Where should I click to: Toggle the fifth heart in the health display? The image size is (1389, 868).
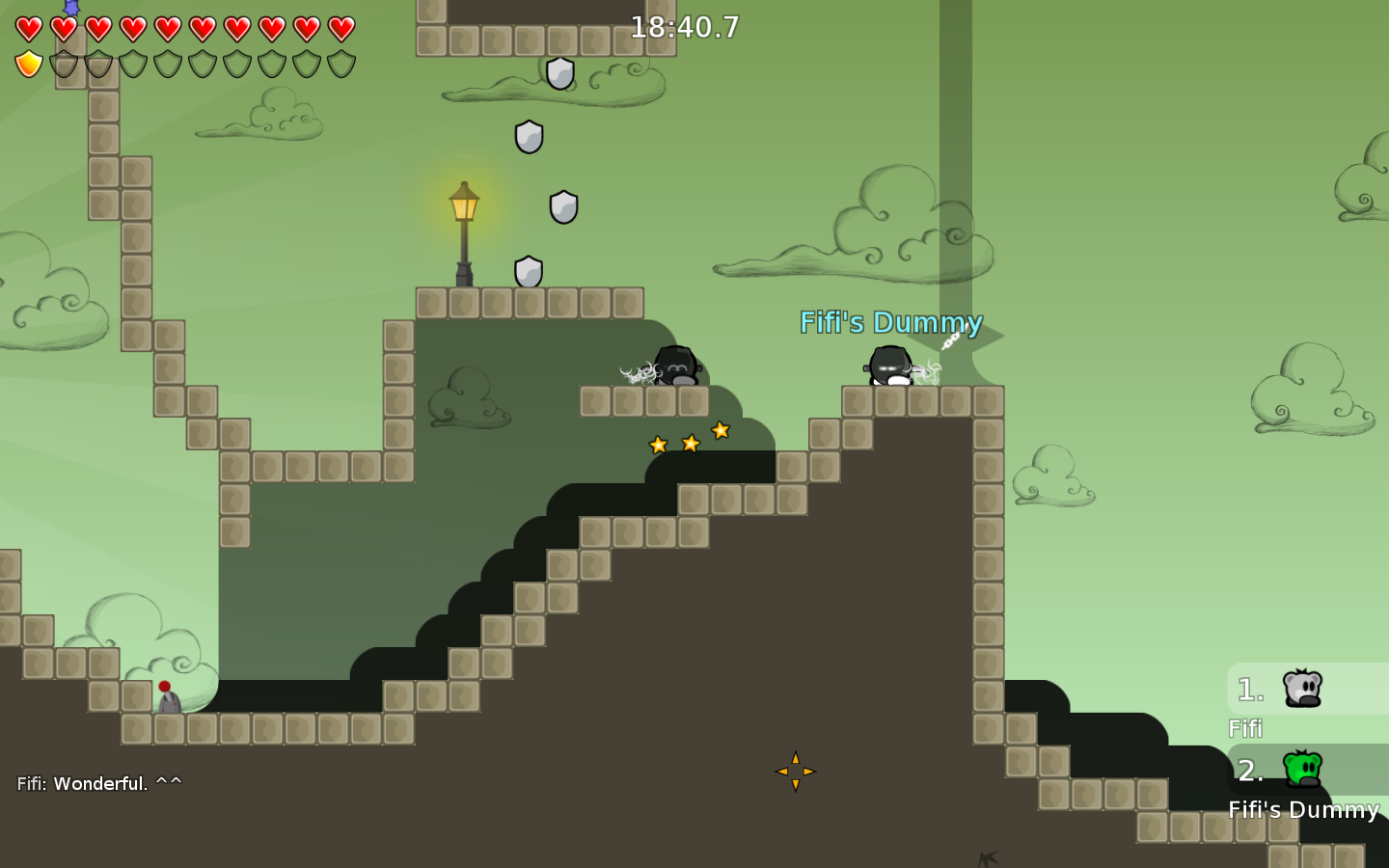165,29
